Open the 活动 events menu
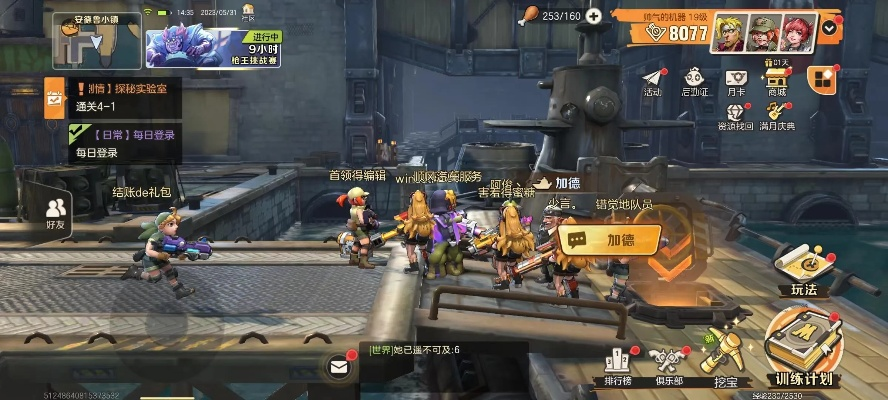The height and width of the screenshot is (400, 888). coord(652,81)
